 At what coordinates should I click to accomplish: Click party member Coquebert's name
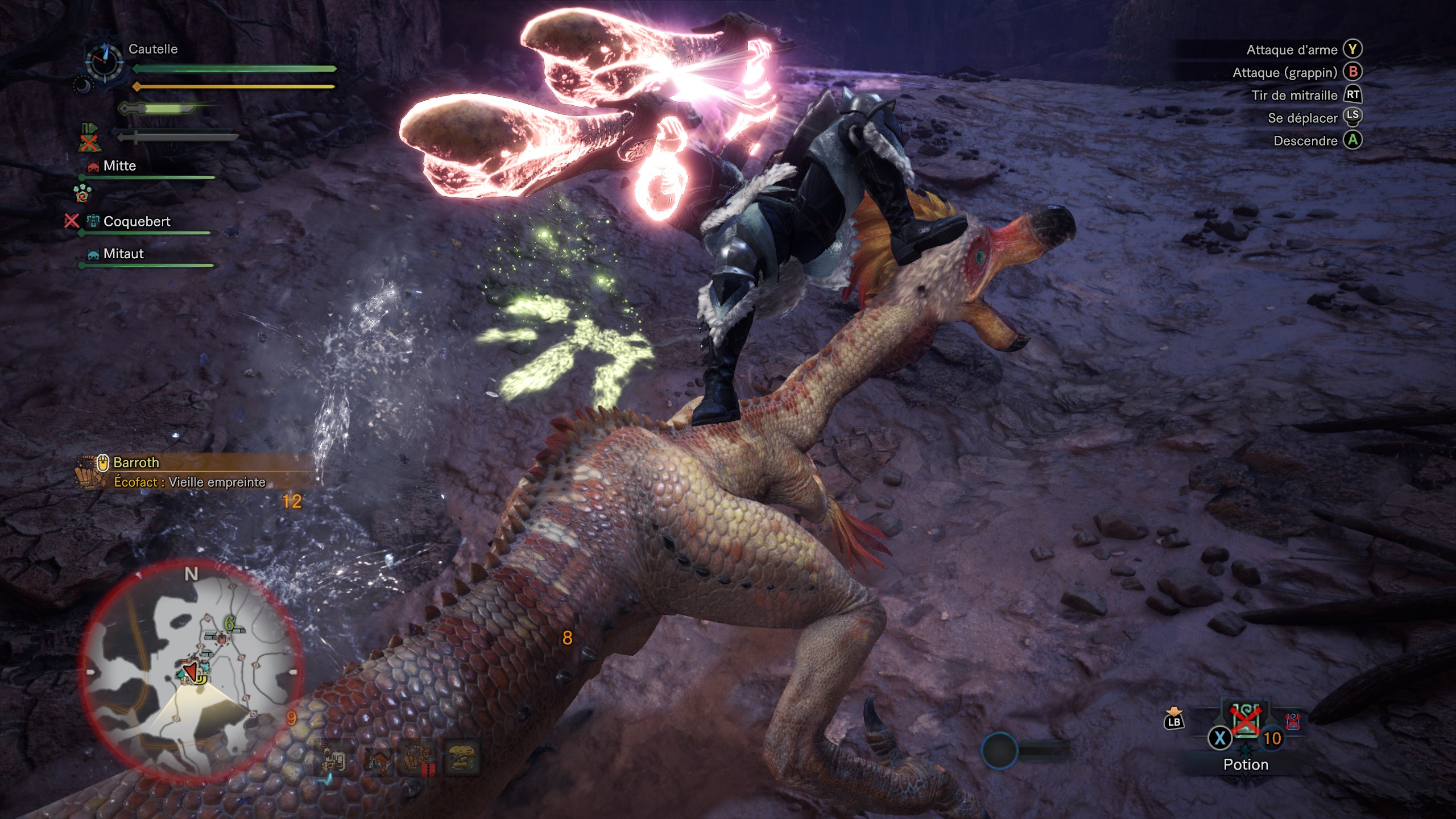136,222
